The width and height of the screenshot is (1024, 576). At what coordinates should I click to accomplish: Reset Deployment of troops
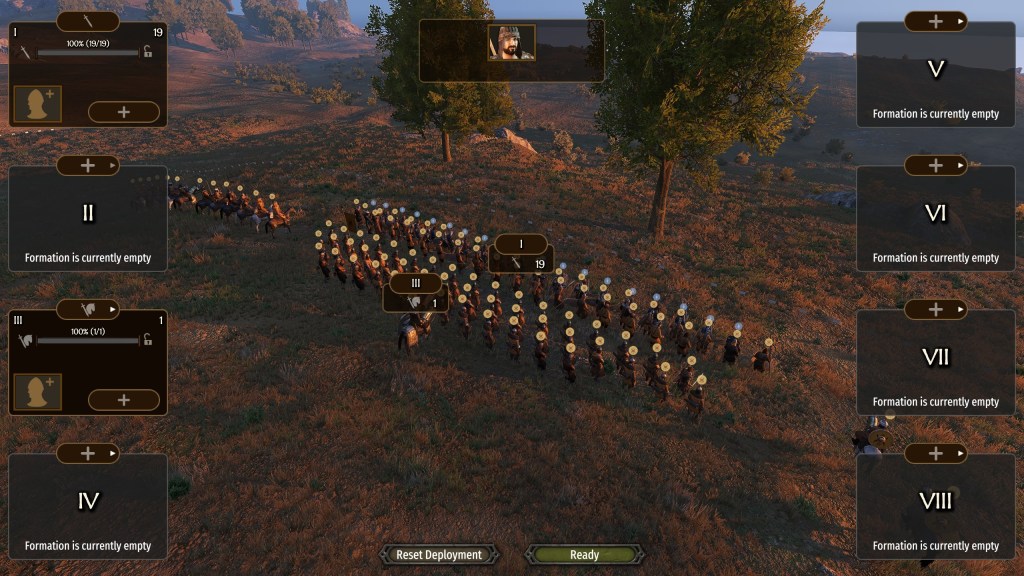pos(439,555)
